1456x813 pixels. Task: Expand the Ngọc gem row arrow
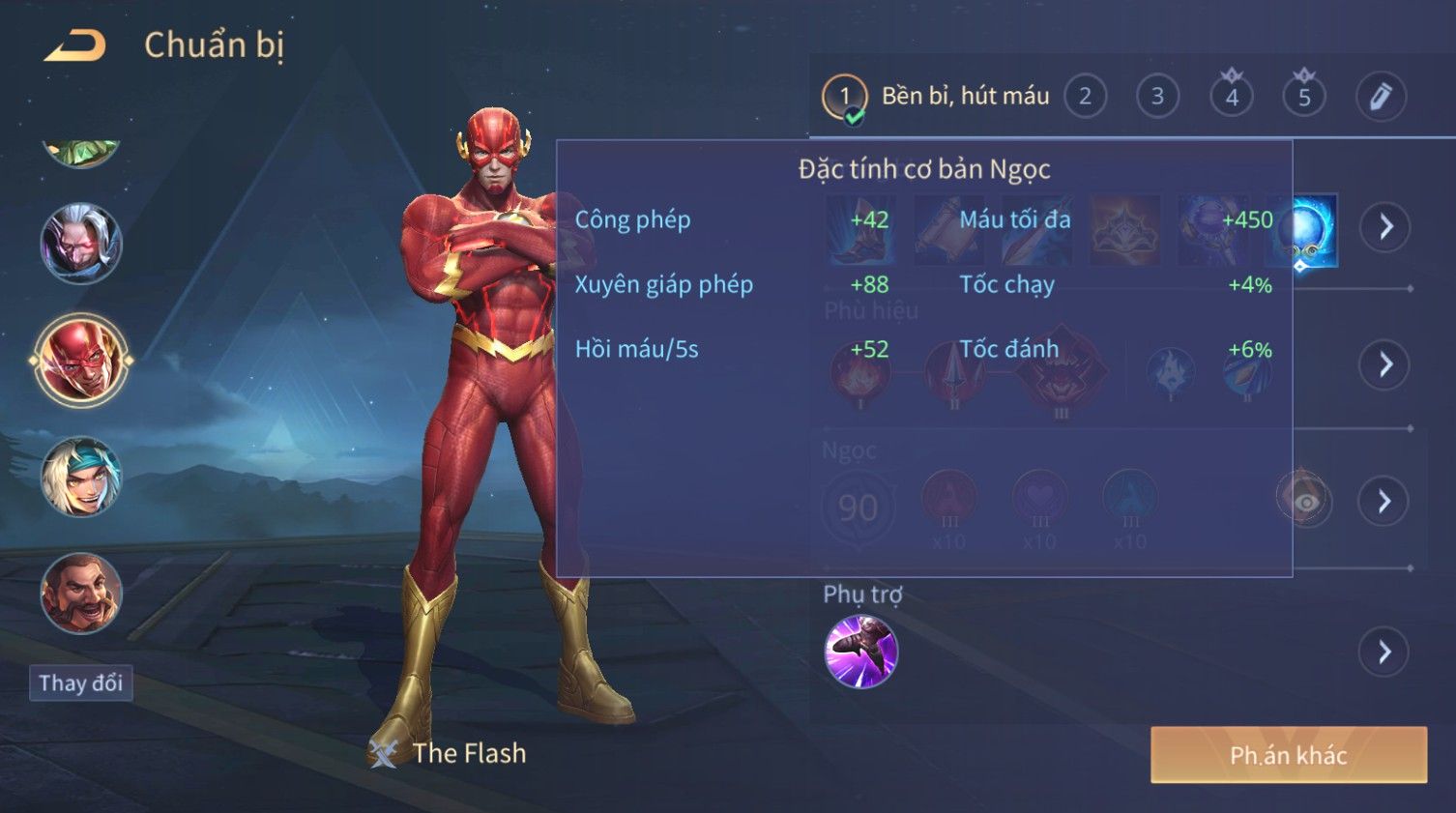(1384, 501)
